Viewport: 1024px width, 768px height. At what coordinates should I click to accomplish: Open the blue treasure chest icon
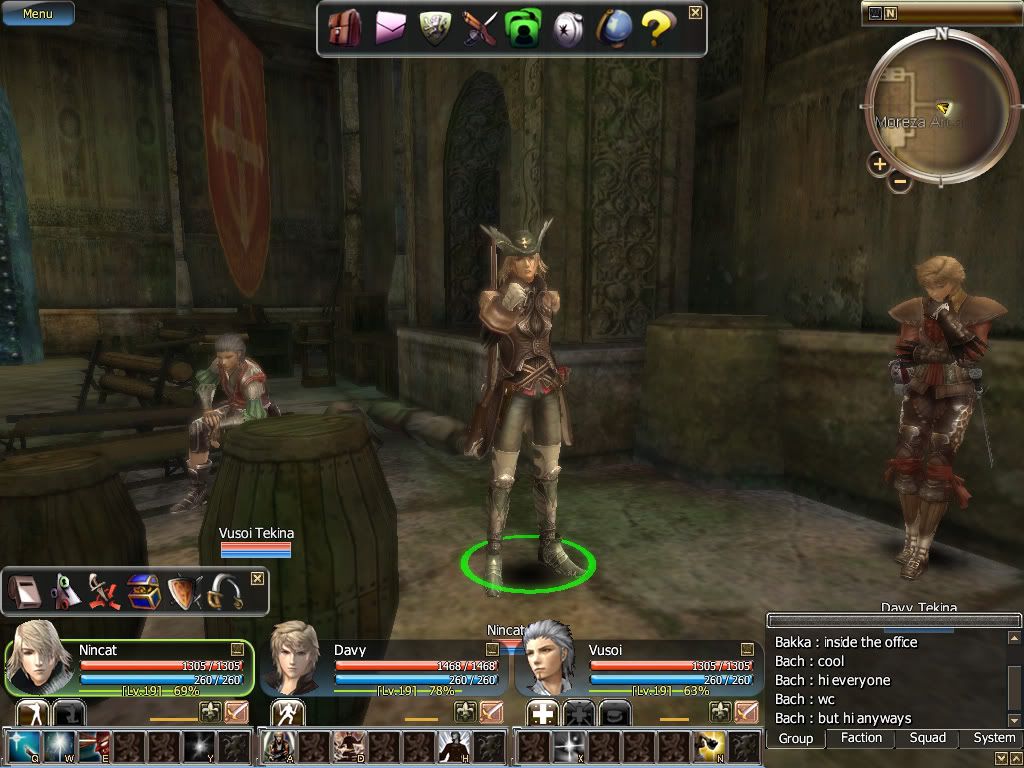click(143, 593)
